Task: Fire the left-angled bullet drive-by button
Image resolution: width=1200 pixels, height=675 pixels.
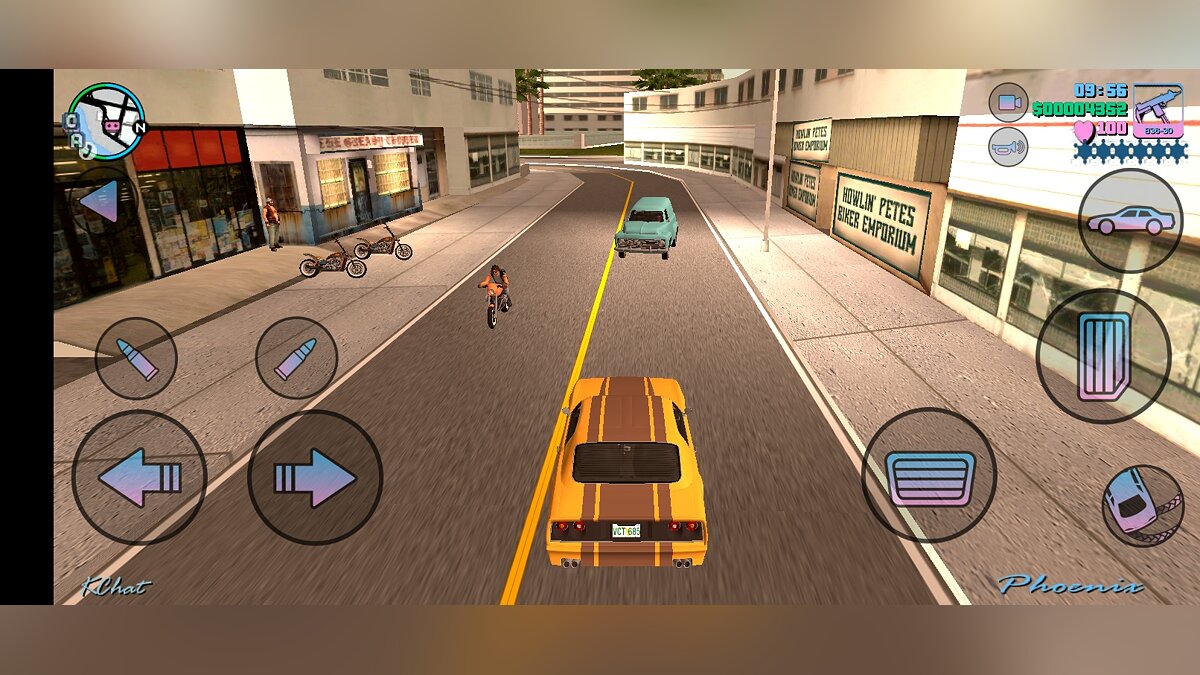Action: (136, 358)
